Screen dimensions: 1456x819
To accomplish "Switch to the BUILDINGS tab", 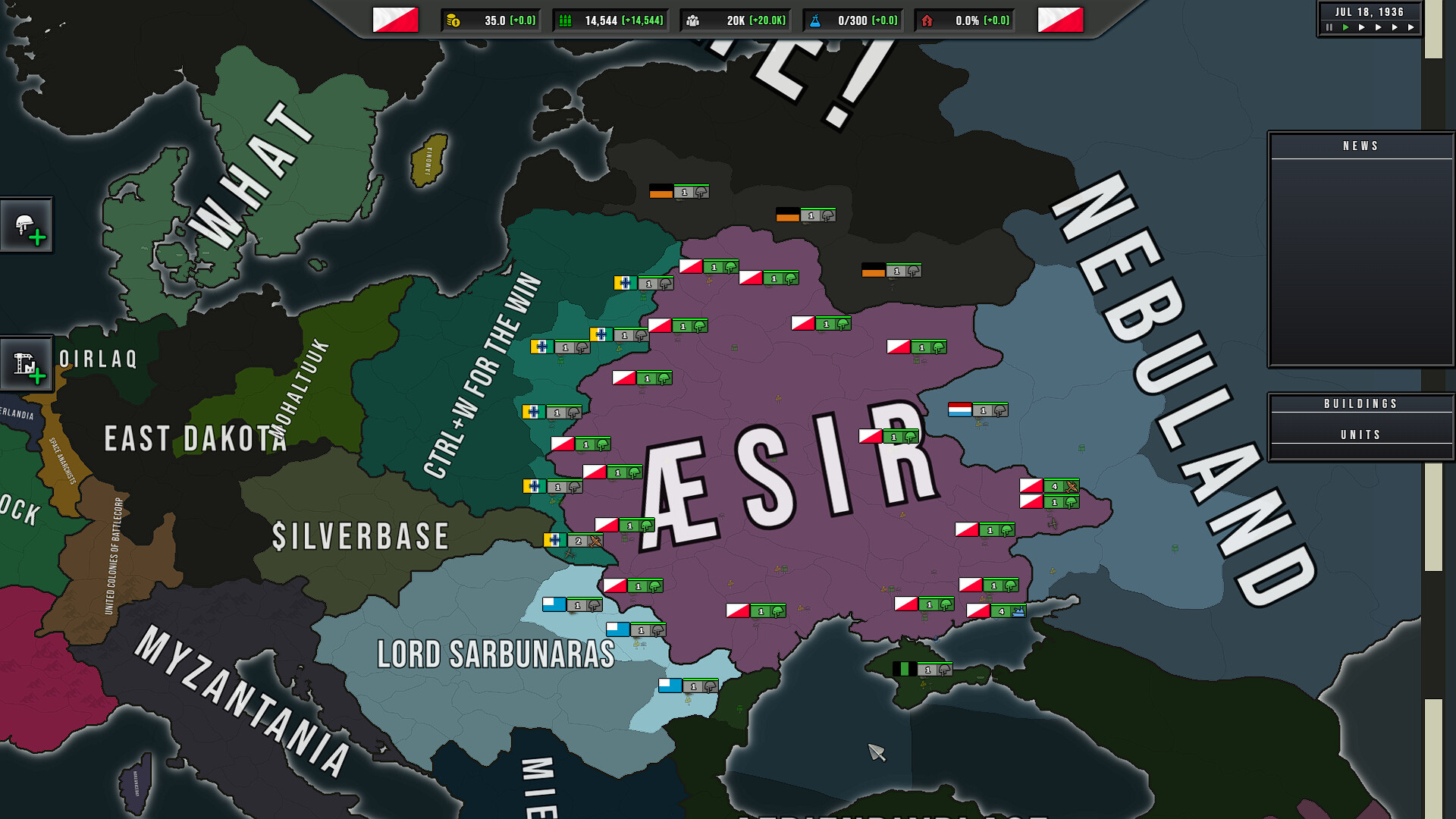I will point(1361,403).
